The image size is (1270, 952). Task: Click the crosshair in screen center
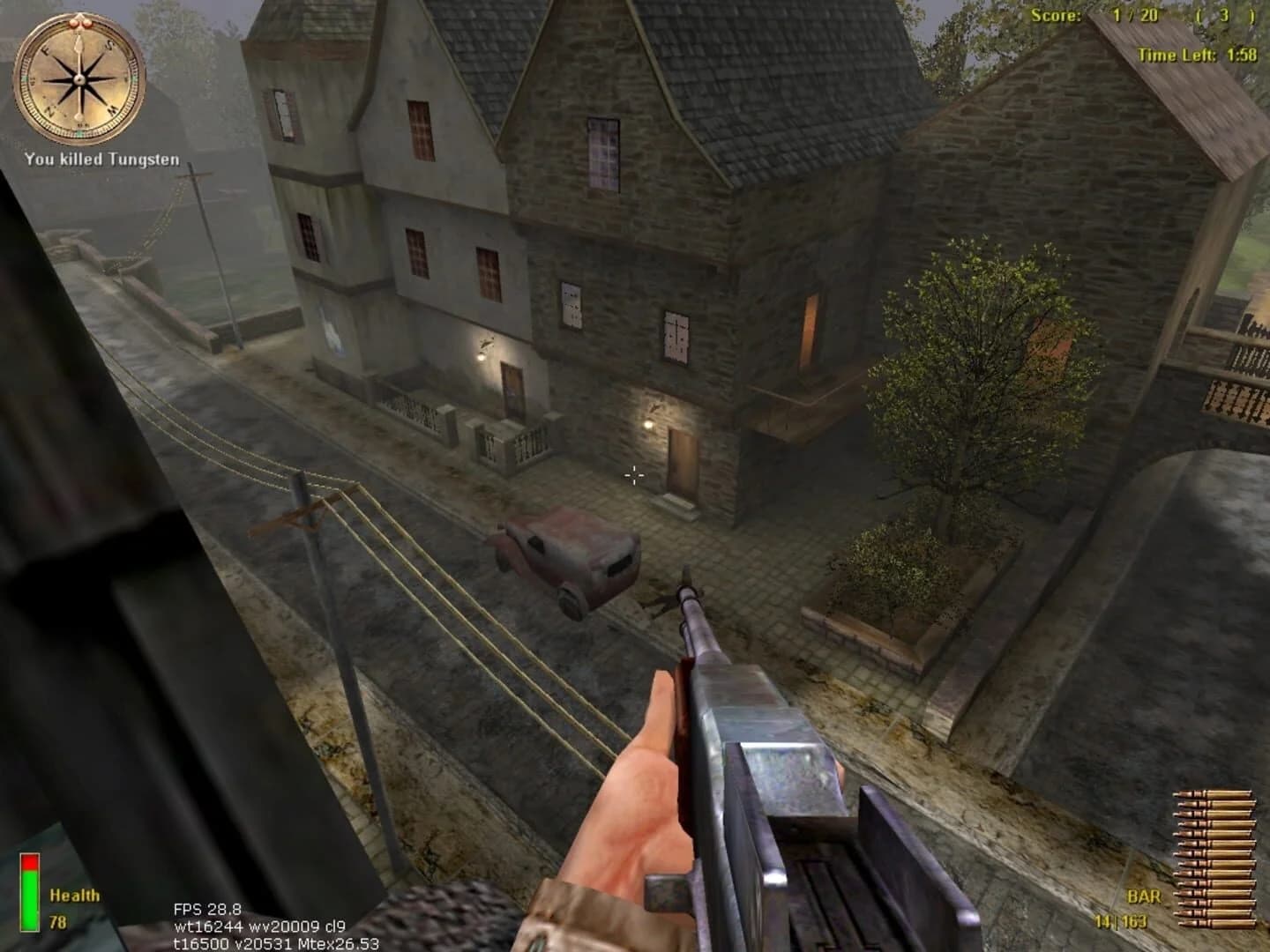pyautogui.click(x=633, y=476)
